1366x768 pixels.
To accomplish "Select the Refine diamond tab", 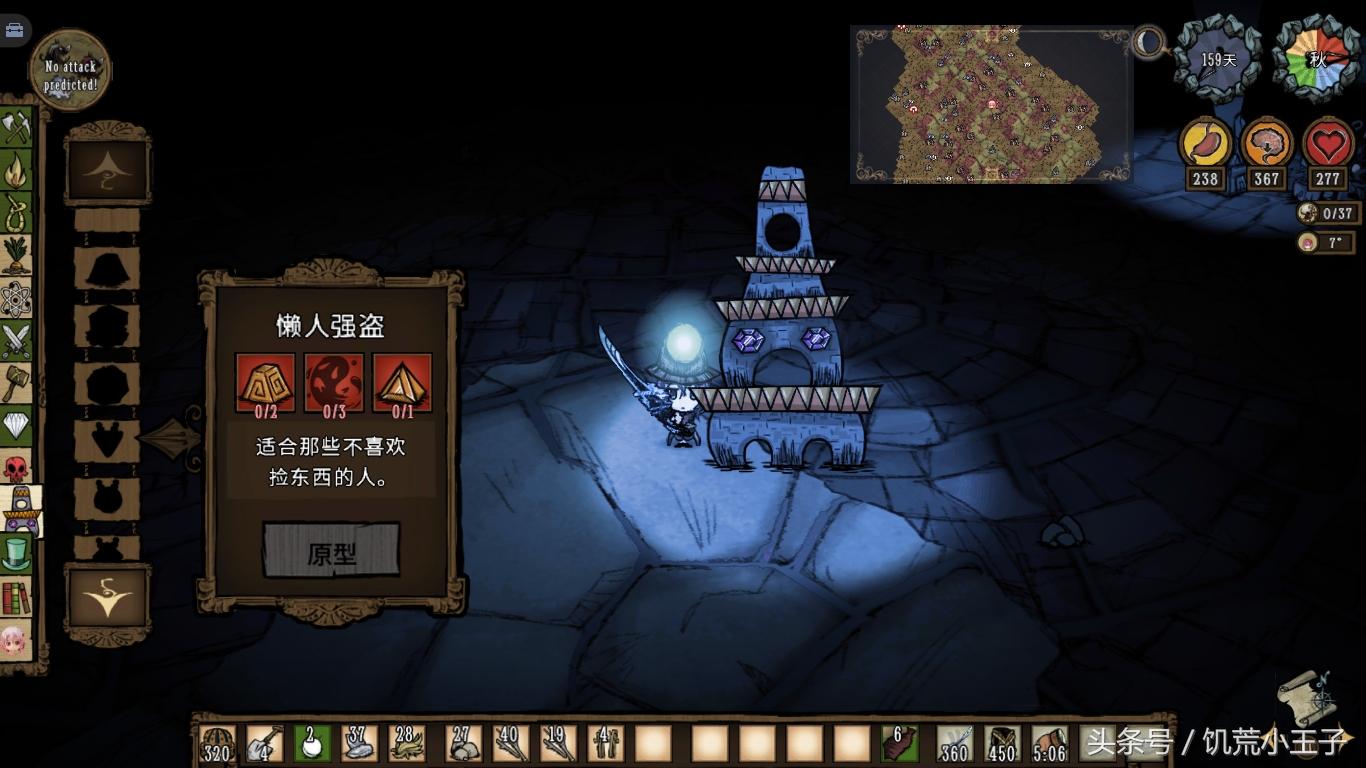I will point(16,426).
